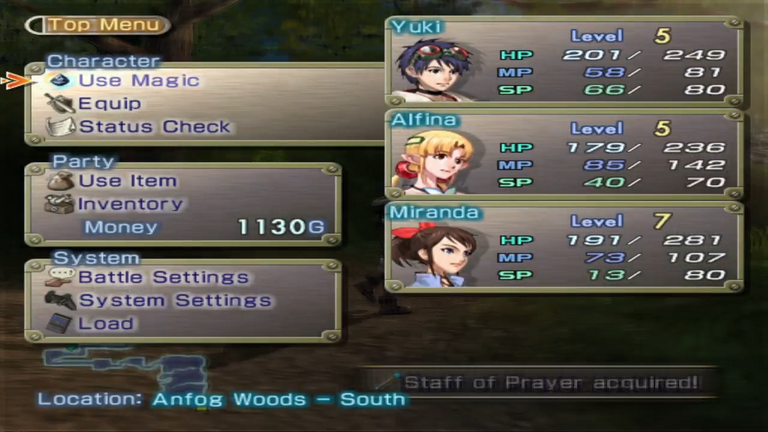Choose Miranda's character panel
The height and width of the screenshot is (432, 768).
[564, 246]
